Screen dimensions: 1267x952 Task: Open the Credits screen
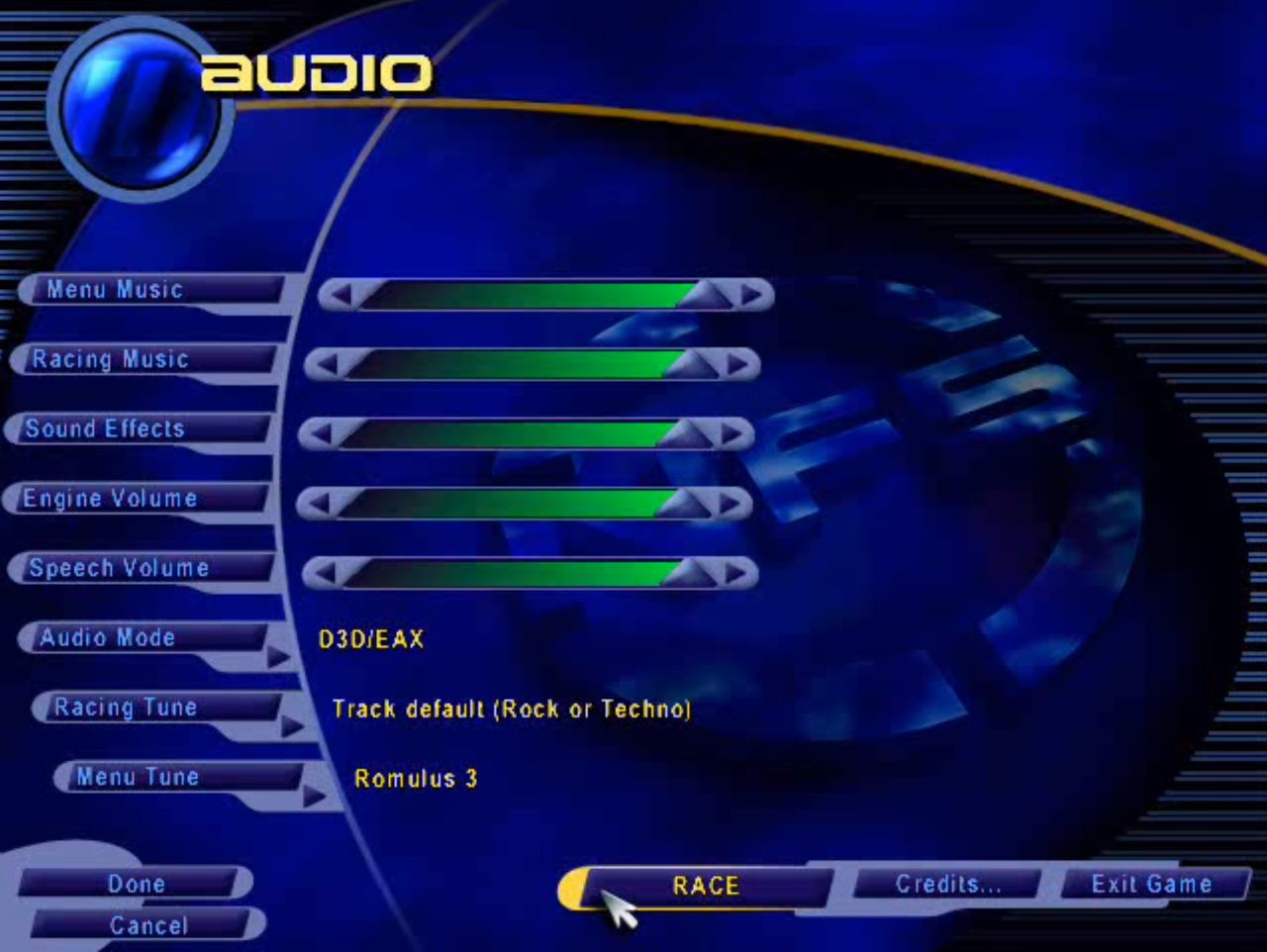tap(947, 884)
